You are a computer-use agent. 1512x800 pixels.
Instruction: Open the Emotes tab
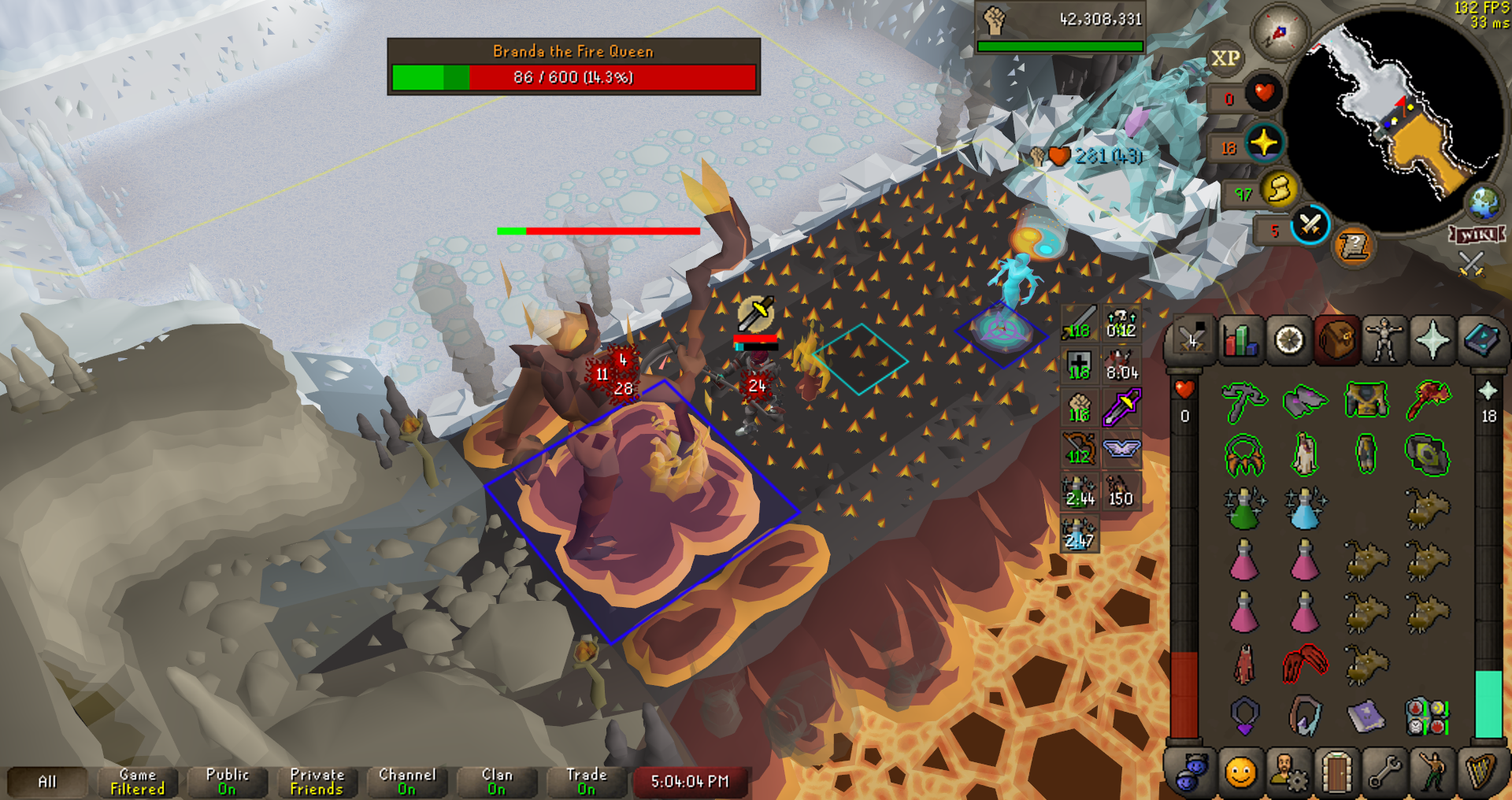coord(1433,772)
